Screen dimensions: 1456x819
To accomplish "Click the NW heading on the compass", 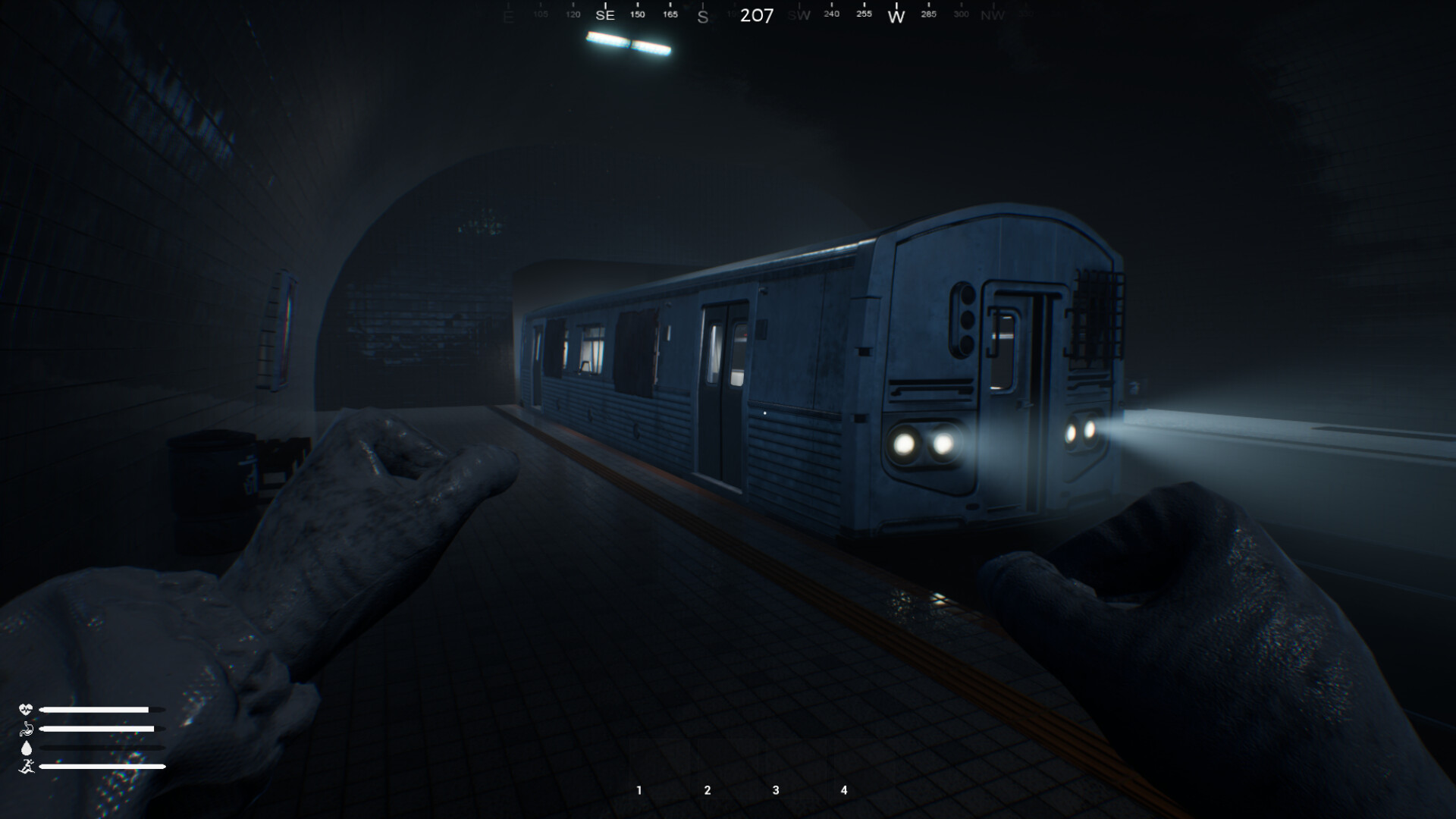I will 993,15.
